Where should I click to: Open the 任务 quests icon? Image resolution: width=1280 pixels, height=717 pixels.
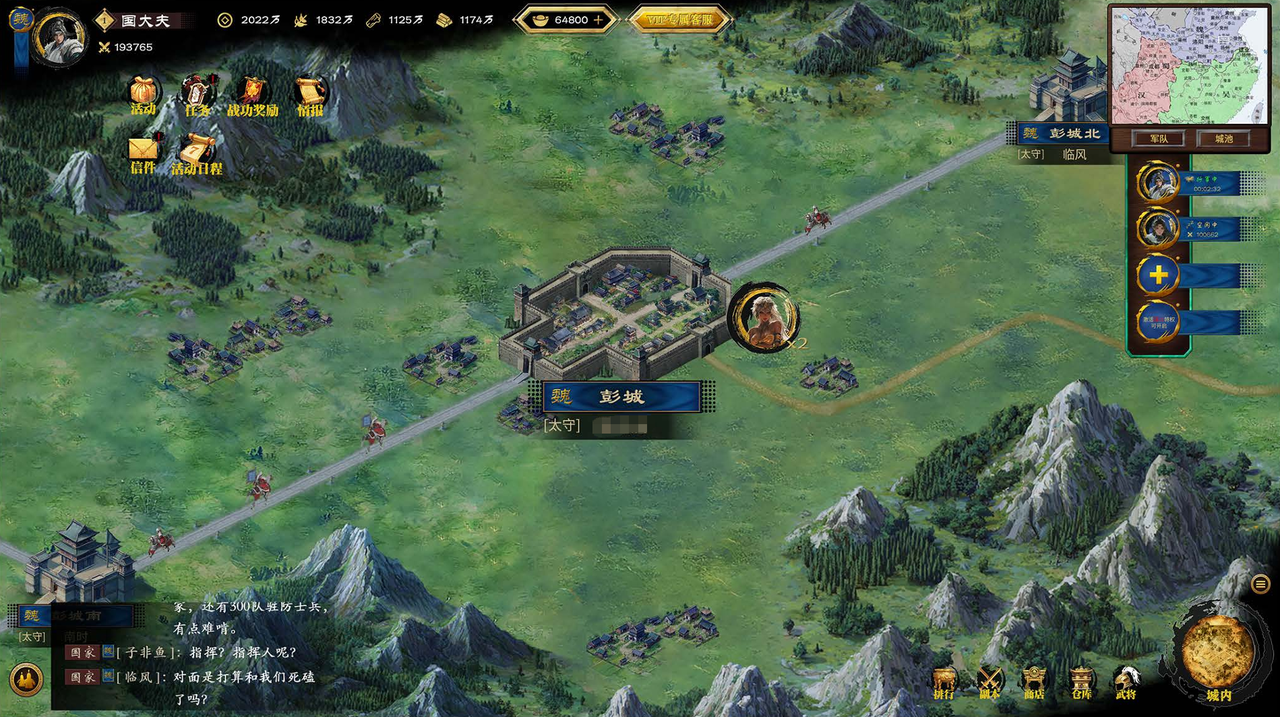(x=197, y=93)
